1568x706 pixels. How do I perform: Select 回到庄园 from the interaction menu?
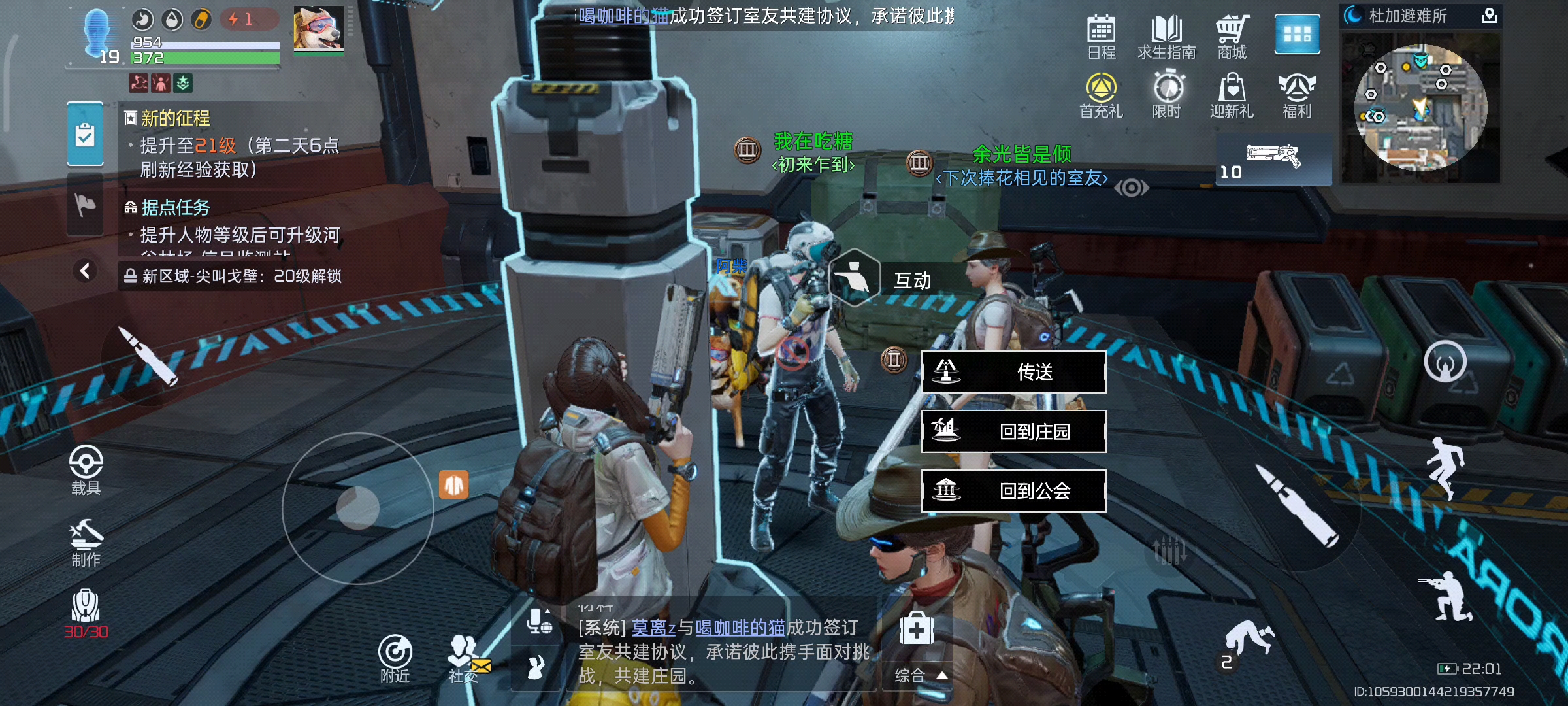pyautogui.click(x=1013, y=431)
